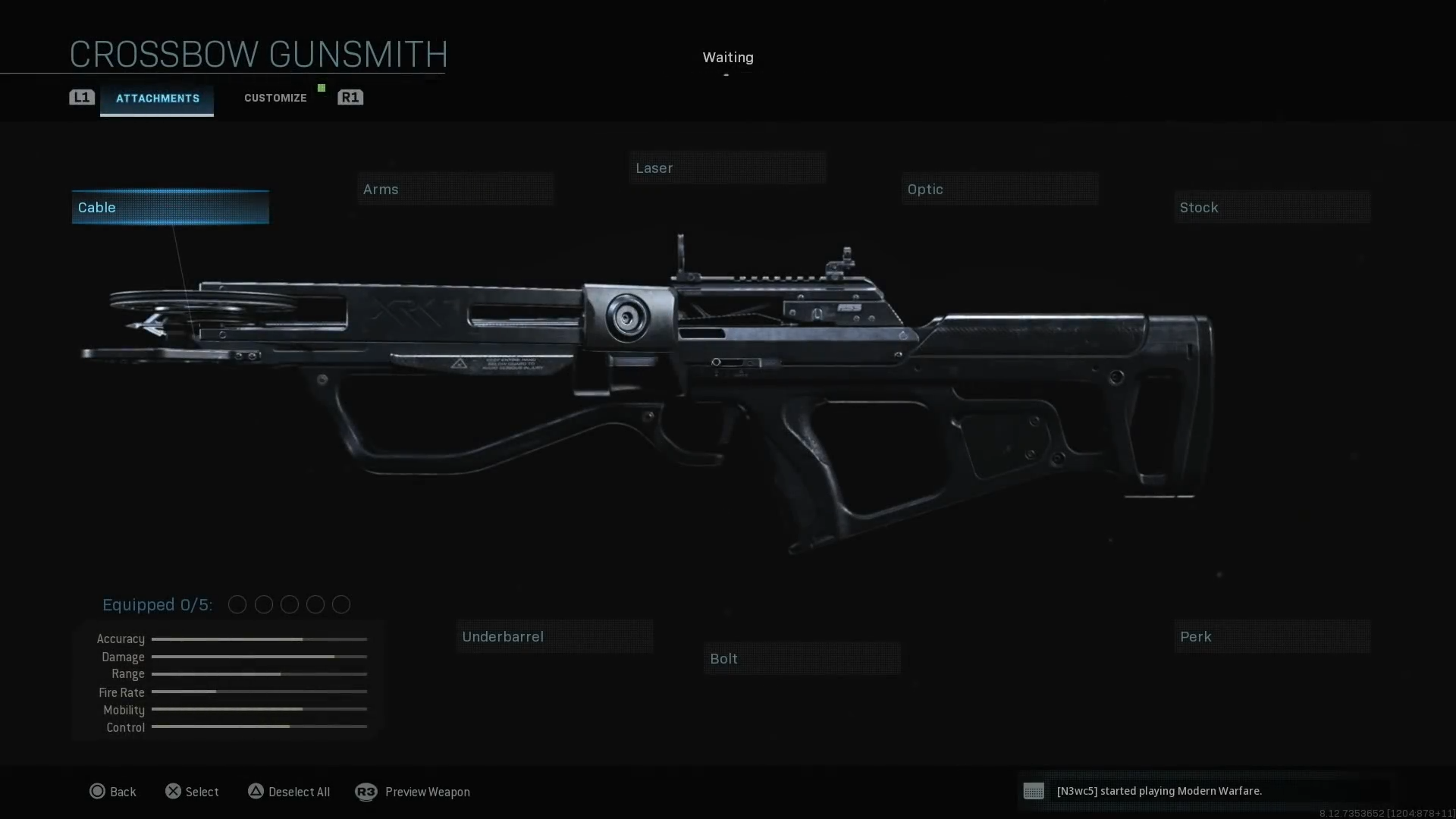
Task: Click the circle Back button icon
Action: 98,791
